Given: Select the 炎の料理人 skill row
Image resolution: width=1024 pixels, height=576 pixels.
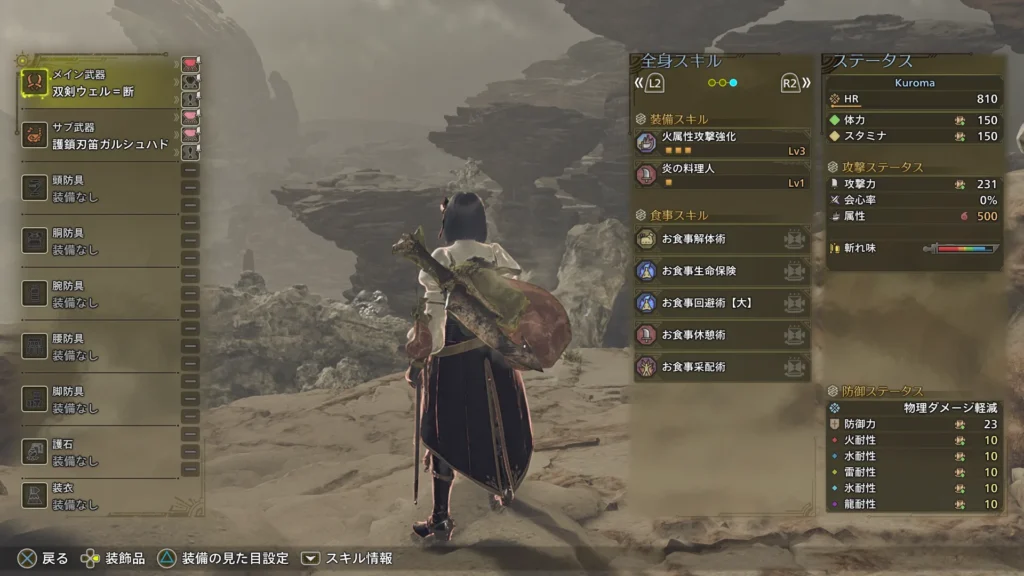Looking at the screenshot, I should pyautogui.click(x=721, y=176).
